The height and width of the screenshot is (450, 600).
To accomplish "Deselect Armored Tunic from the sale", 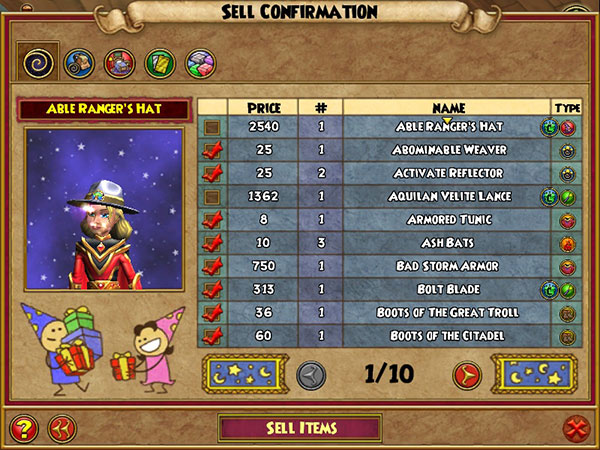I will click(213, 220).
